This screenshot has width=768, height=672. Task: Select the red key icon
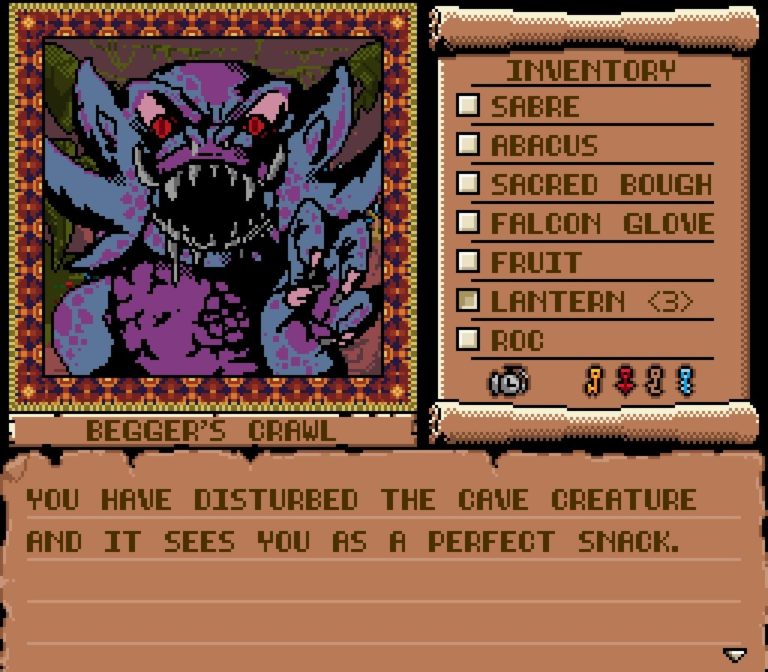tap(625, 381)
